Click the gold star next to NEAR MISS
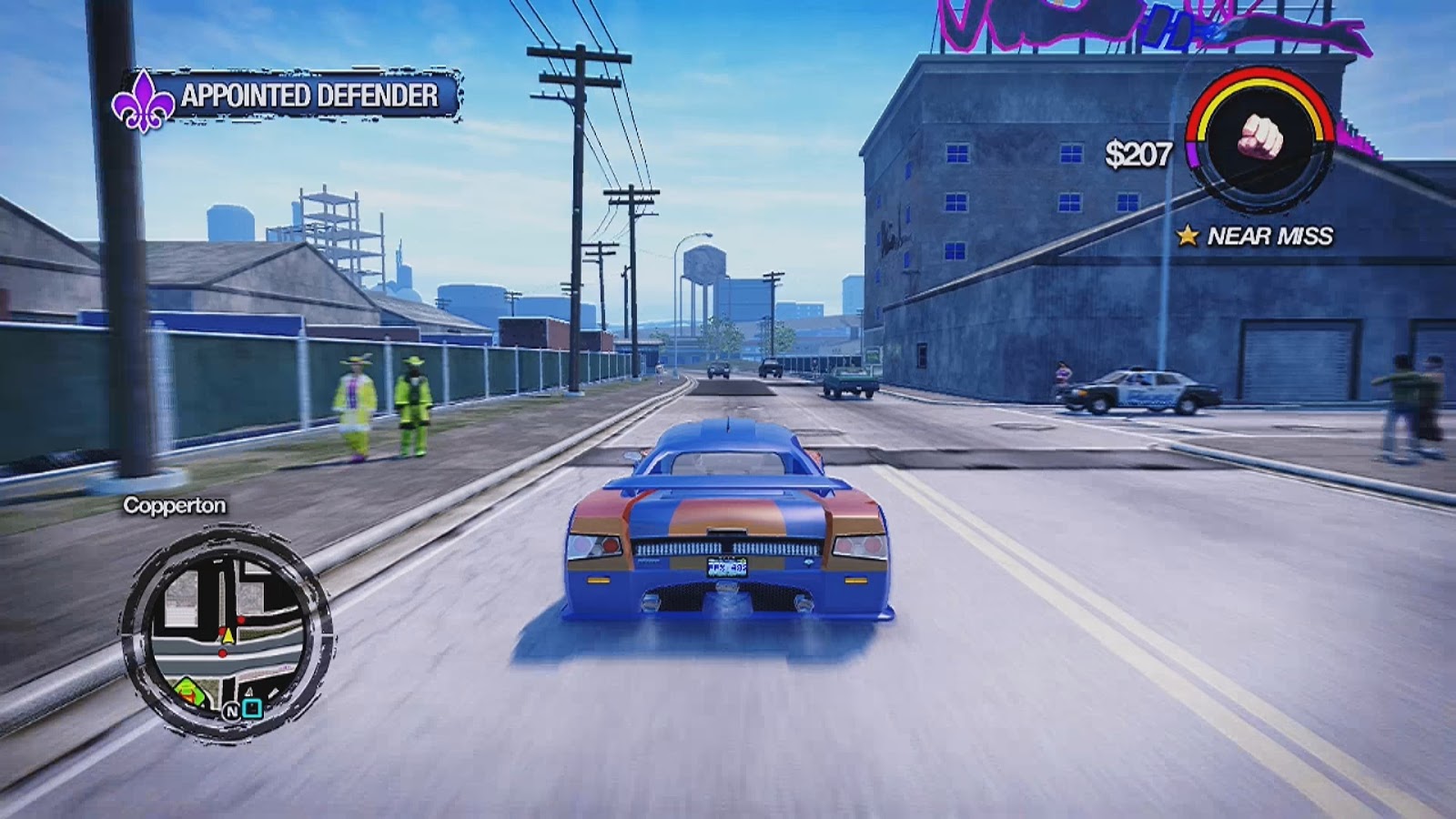 pyautogui.click(x=1188, y=237)
